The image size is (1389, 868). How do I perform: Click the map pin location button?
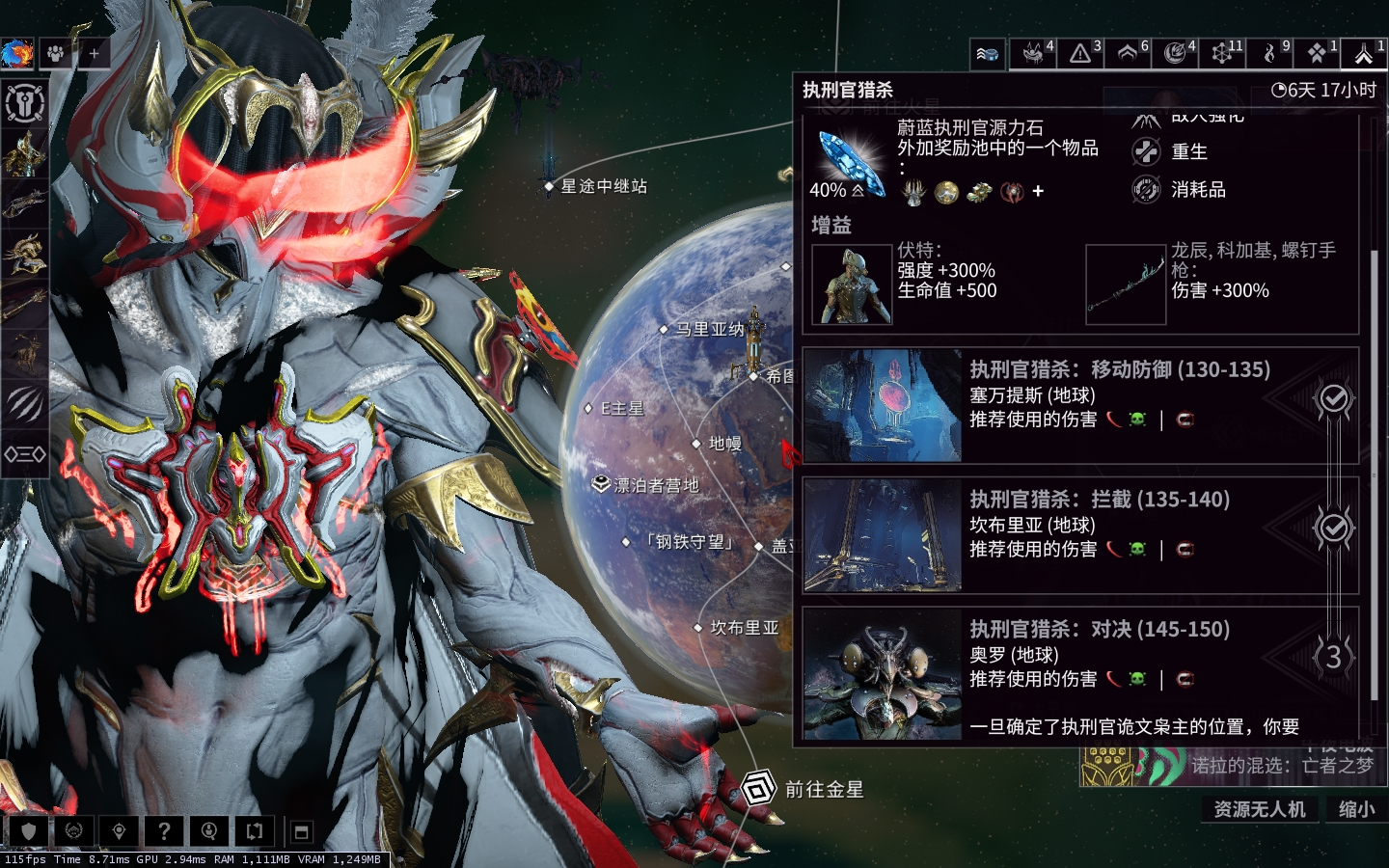coord(119,830)
